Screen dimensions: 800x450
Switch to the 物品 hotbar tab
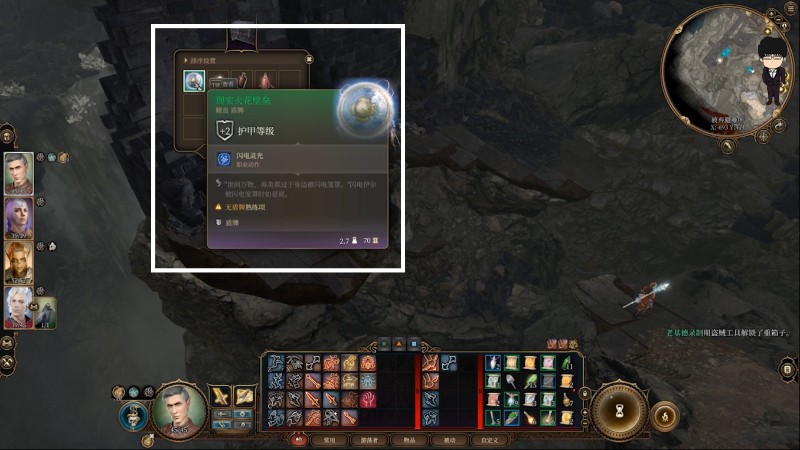[410, 439]
